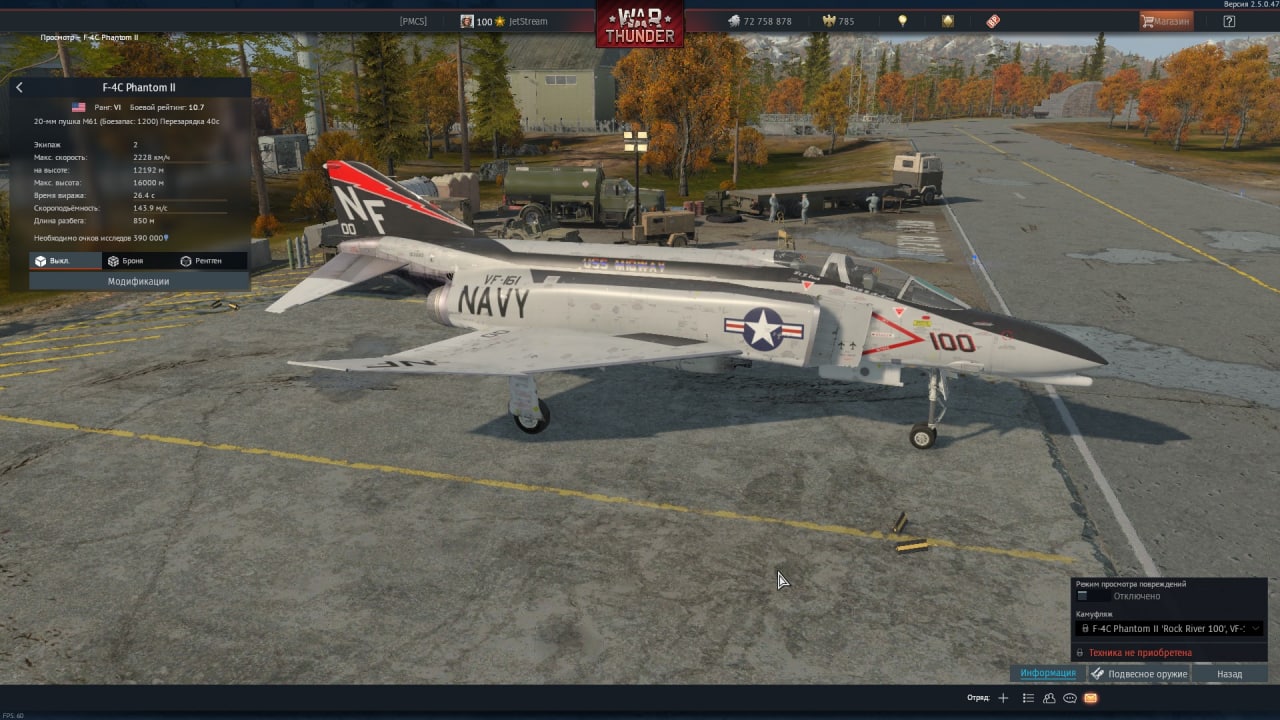This screenshot has width=1280, height=720.
Task: Open the chat speech bubble icon
Action: pyautogui.click(x=1070, y=698)
